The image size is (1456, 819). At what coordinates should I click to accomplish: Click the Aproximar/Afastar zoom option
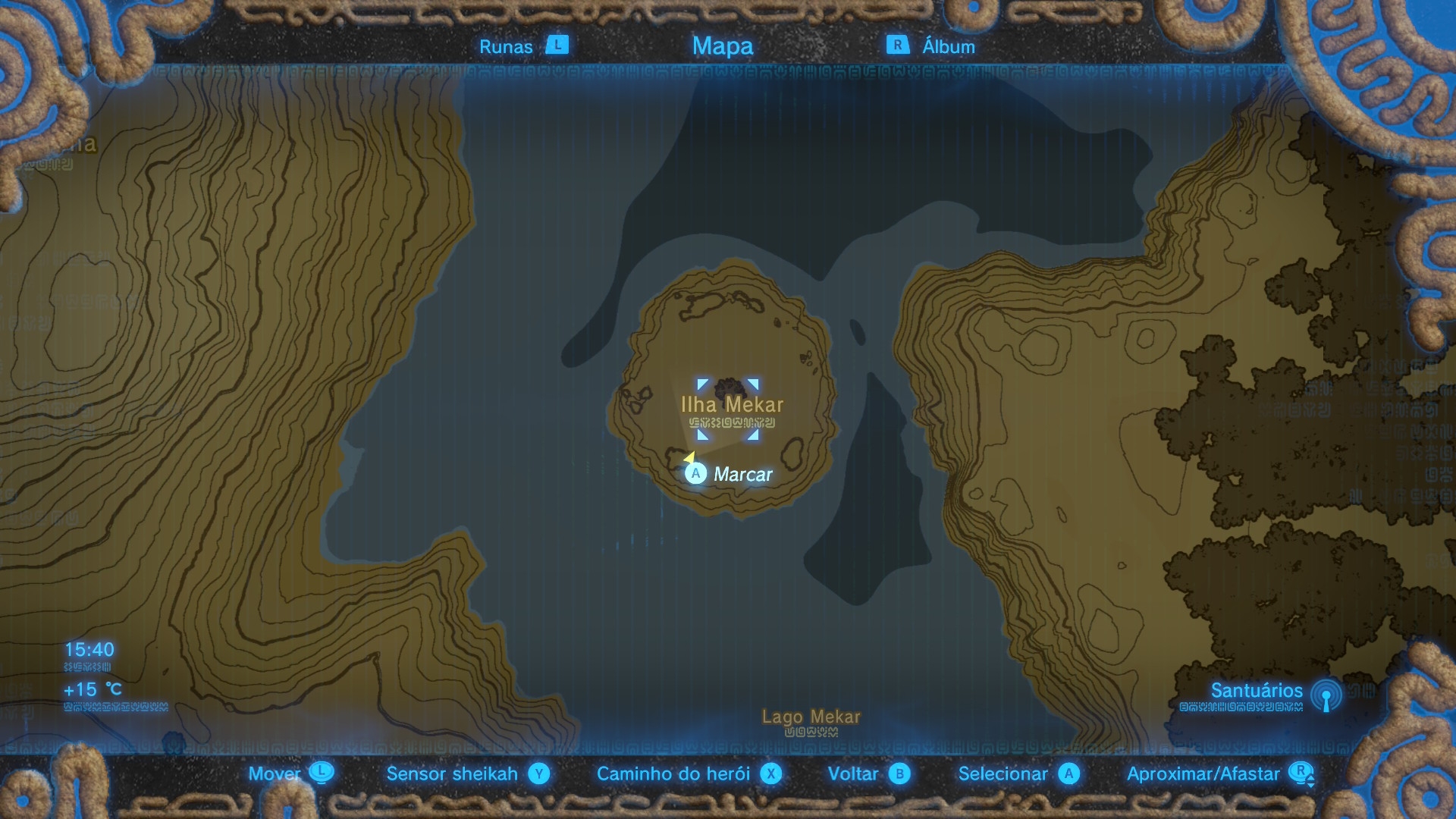(x=1203, y=773)
